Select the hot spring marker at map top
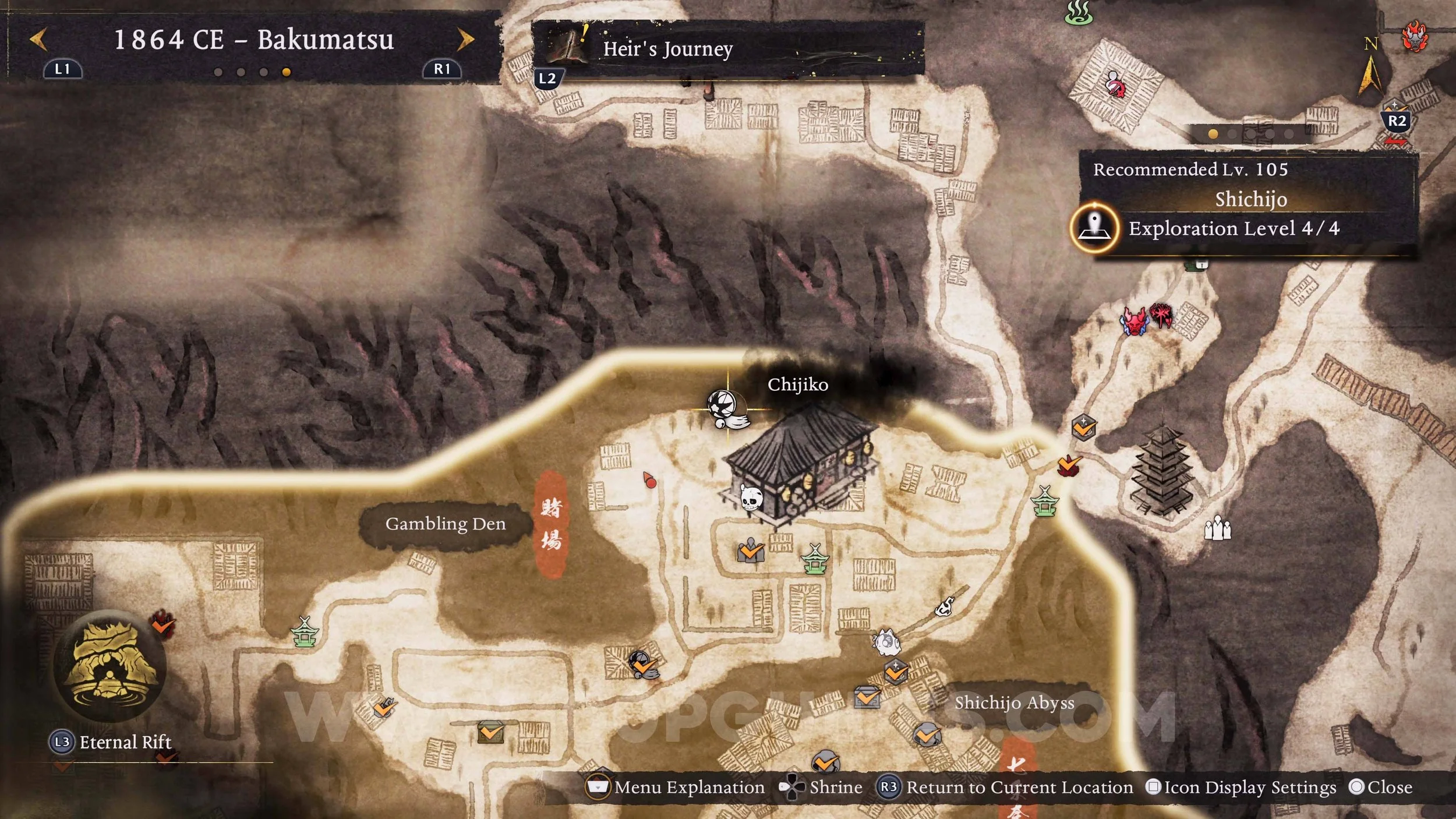The image size is (1456, 819). pyautogui.click(x=1078, y=13)
